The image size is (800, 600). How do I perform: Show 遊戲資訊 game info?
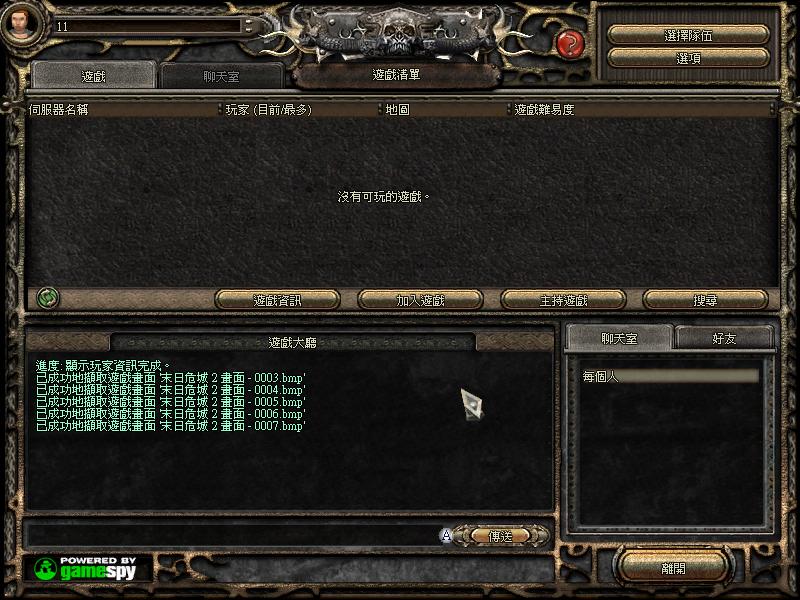(277, 300)
